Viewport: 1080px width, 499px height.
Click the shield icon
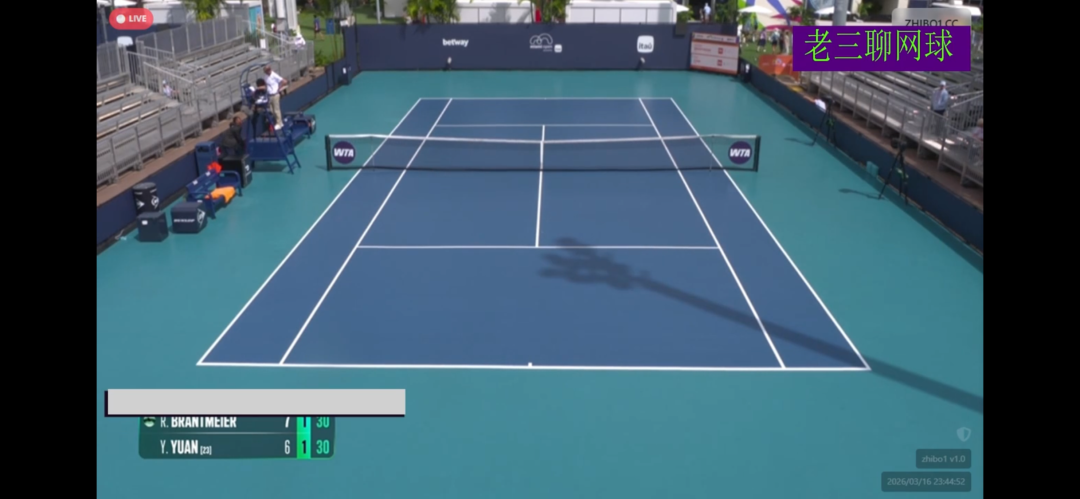pyautogui.click(x=963, y=434)
